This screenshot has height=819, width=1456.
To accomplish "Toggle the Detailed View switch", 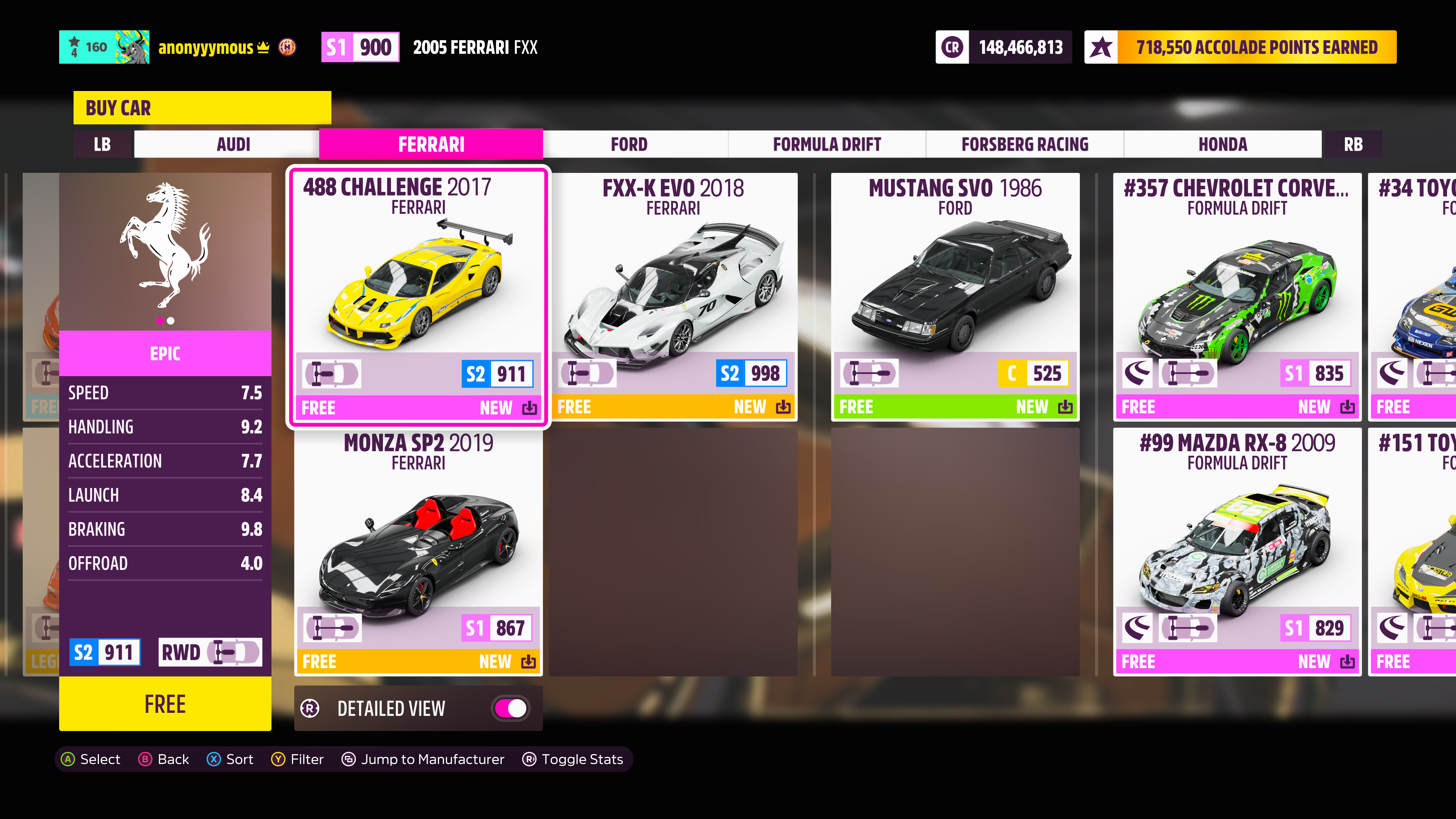I will 510,708.
